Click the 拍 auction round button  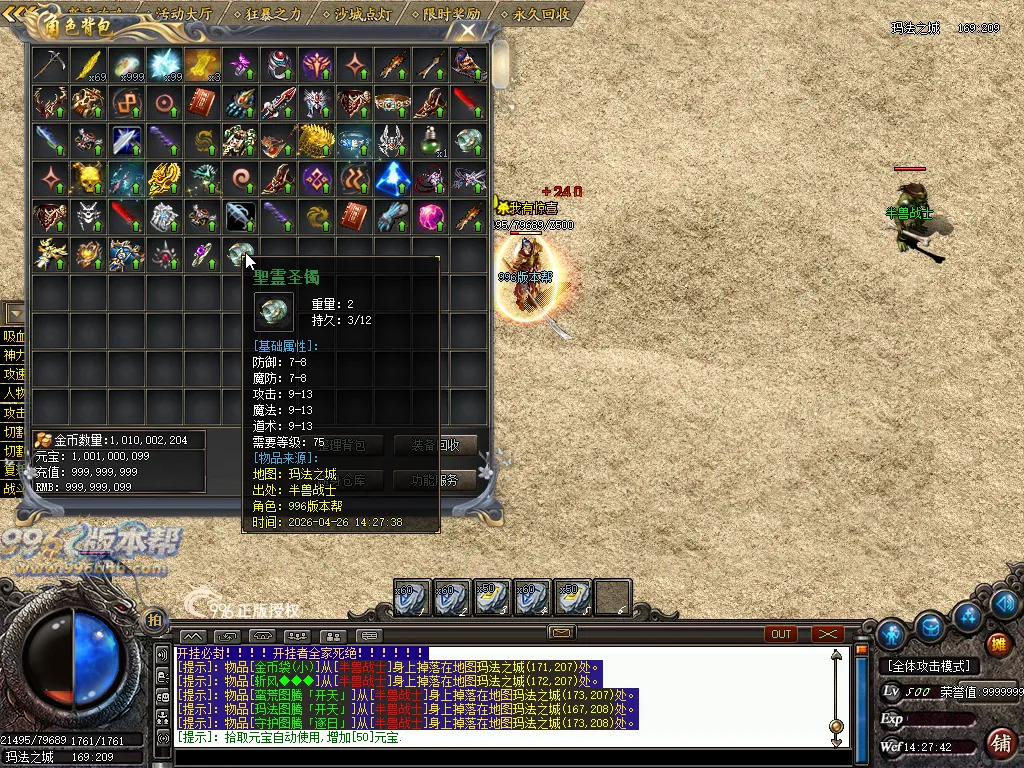click(x=154, y=620)
